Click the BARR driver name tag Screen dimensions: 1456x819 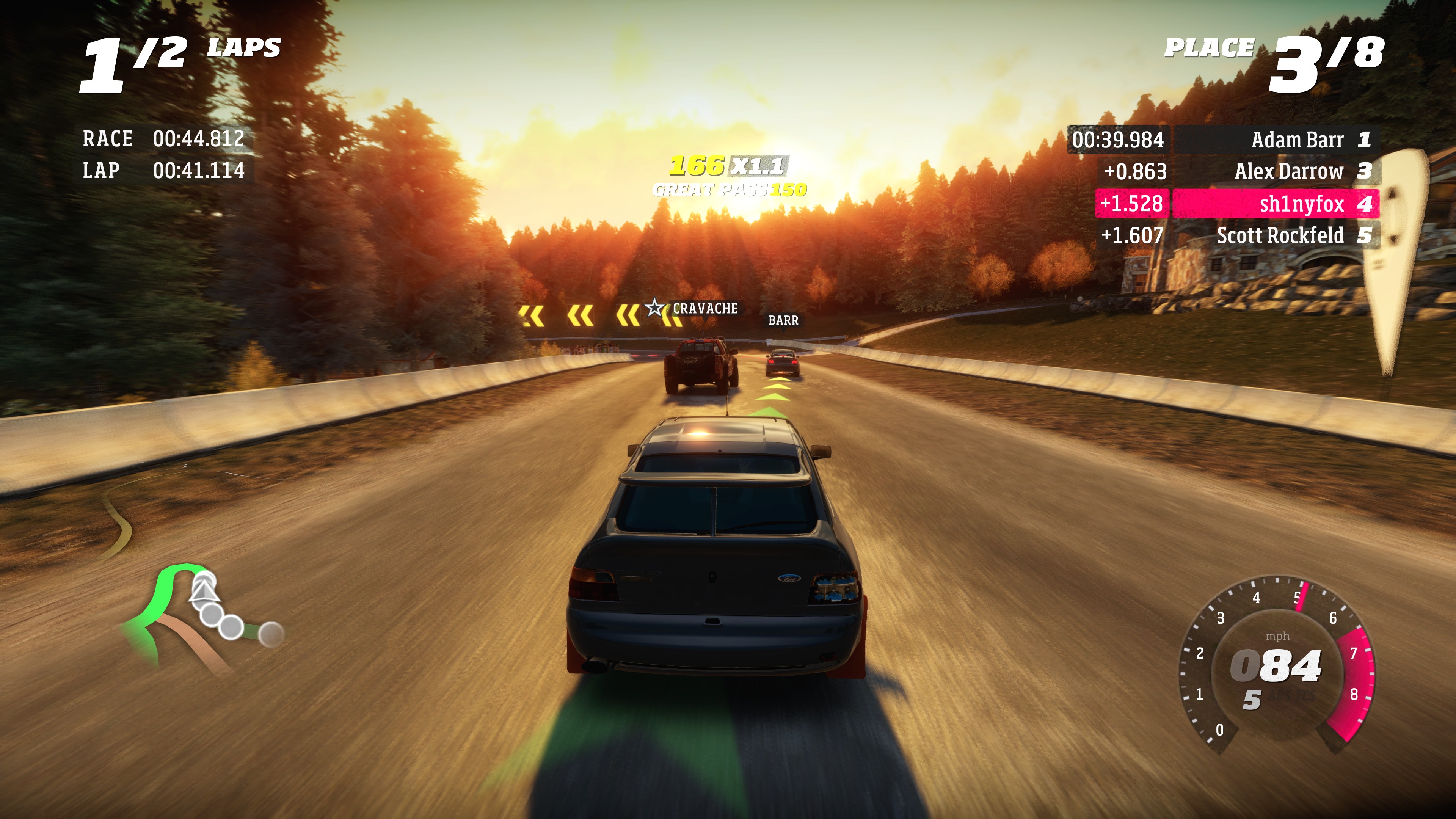click(x=784, y=320)
